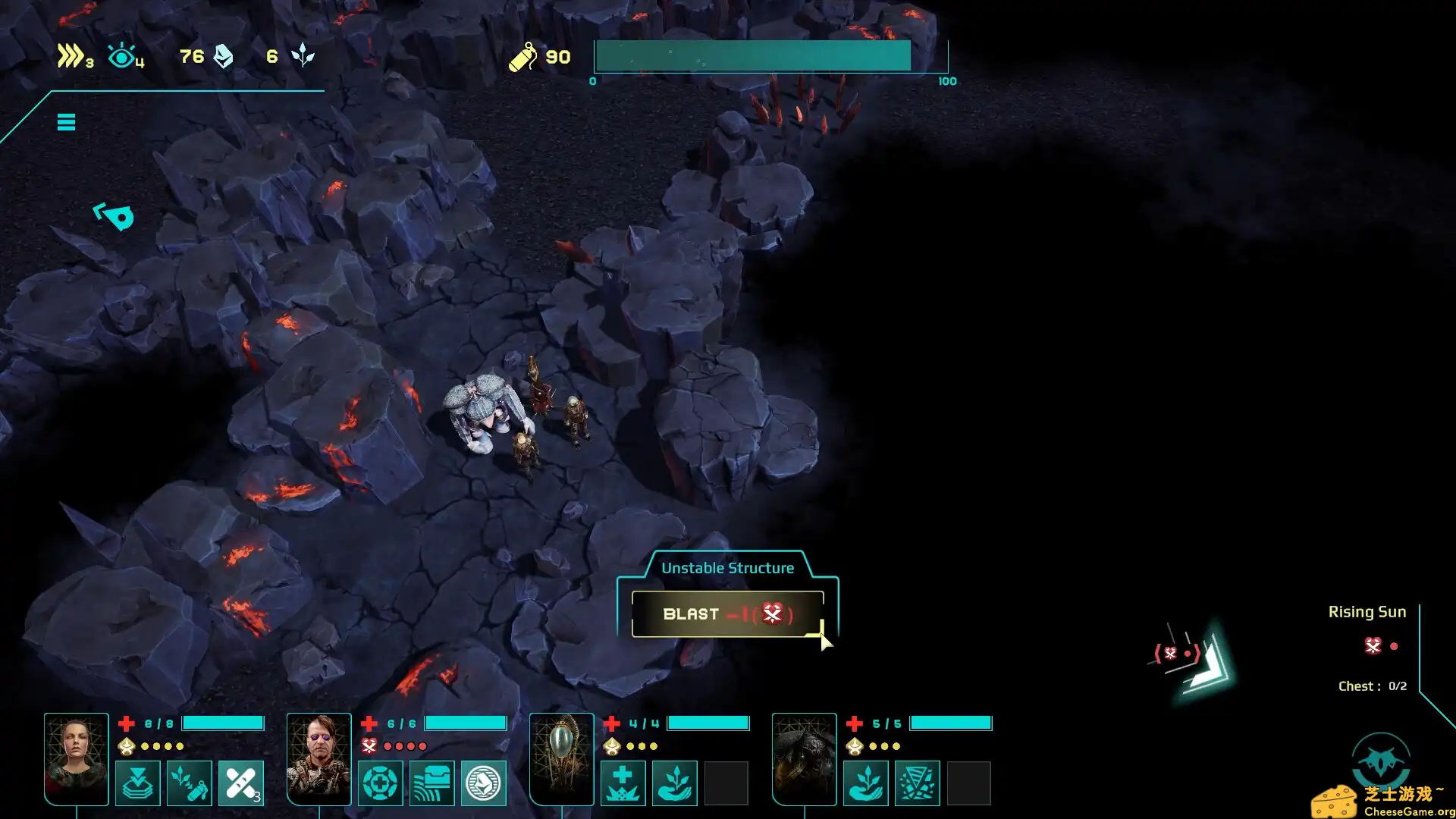Select the female squad member portrait

76,758
